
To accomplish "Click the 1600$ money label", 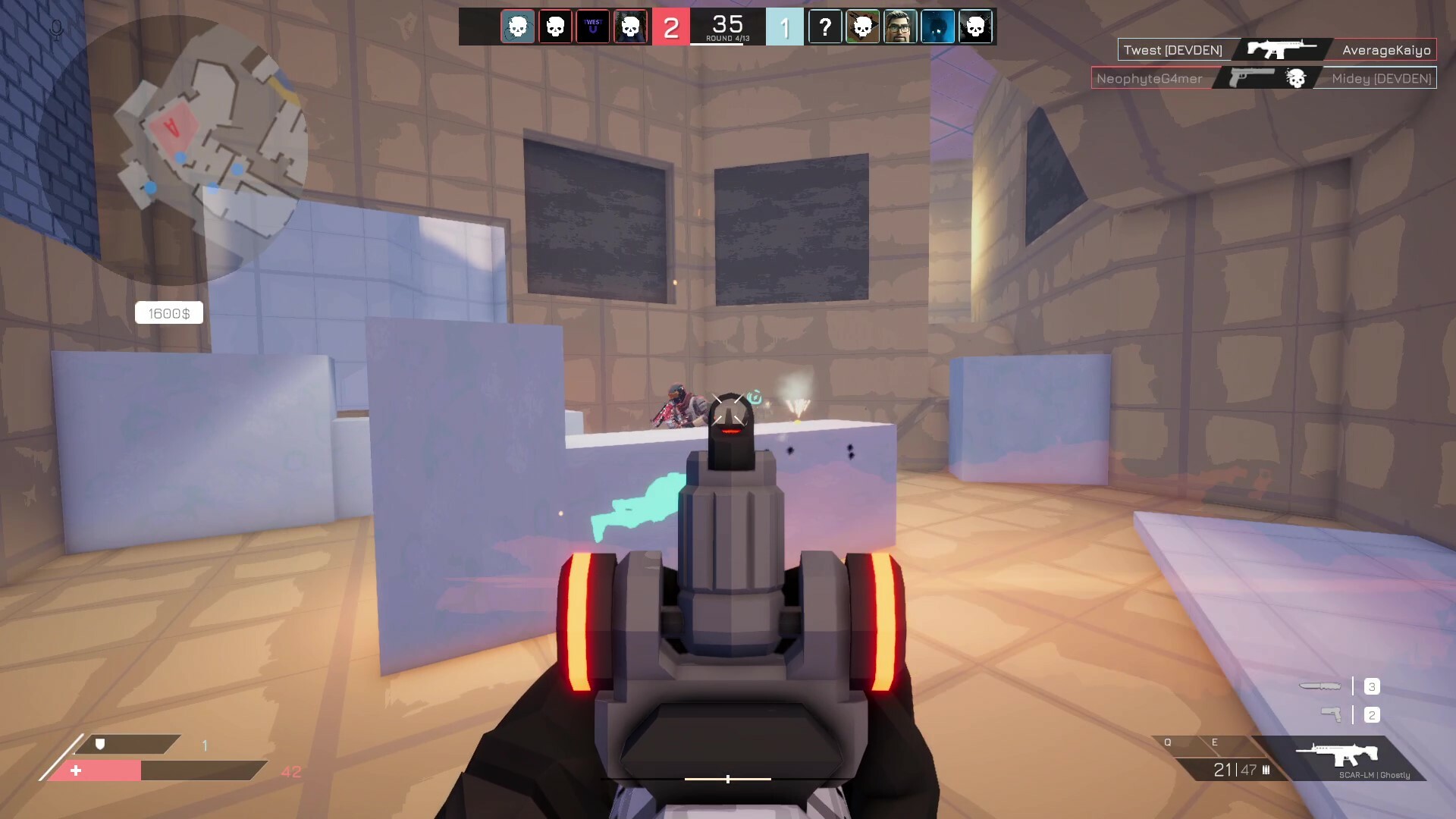I will tap(168, 312).
